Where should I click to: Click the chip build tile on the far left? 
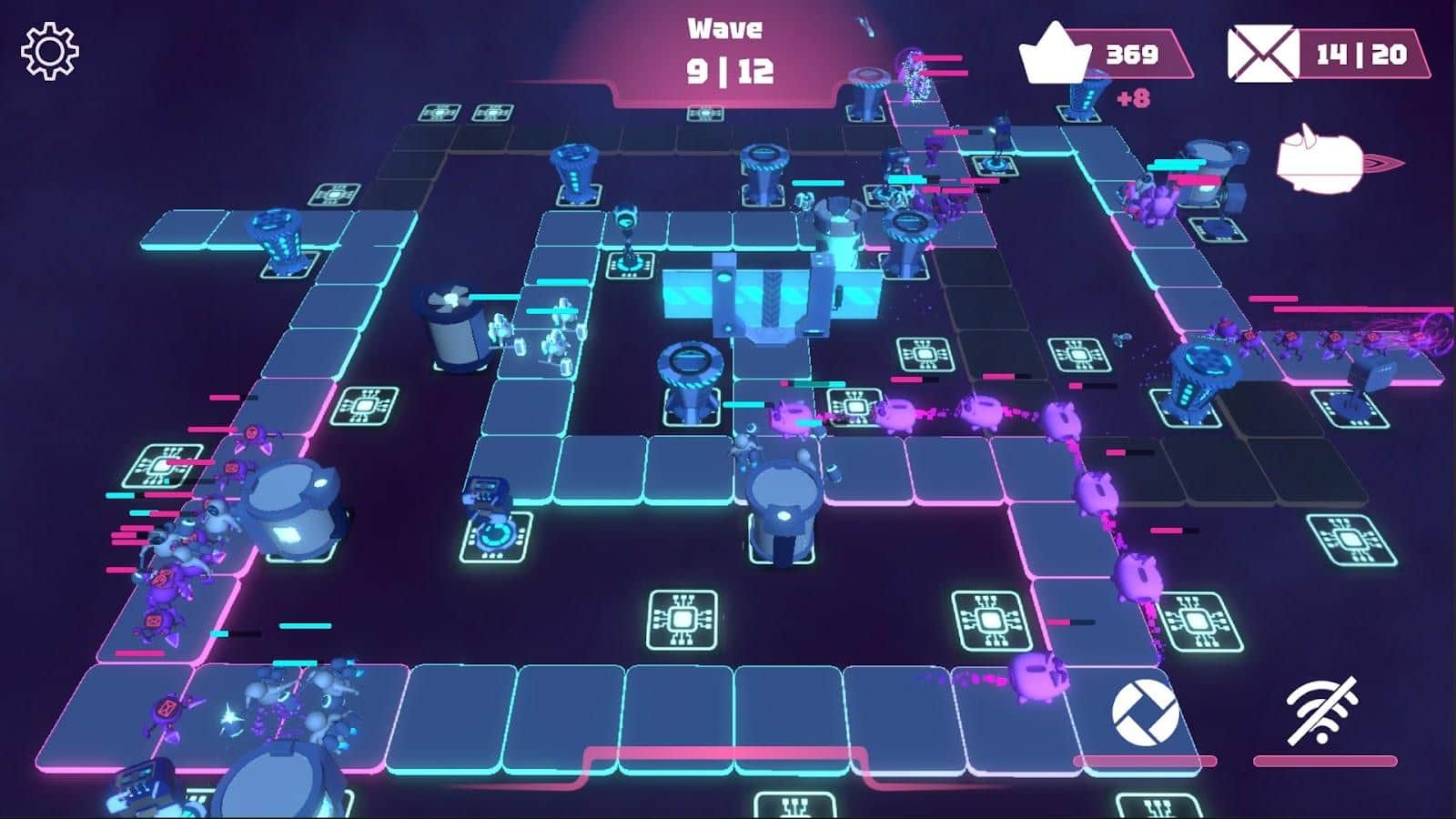pyautogui.click(x=162, y=466)
